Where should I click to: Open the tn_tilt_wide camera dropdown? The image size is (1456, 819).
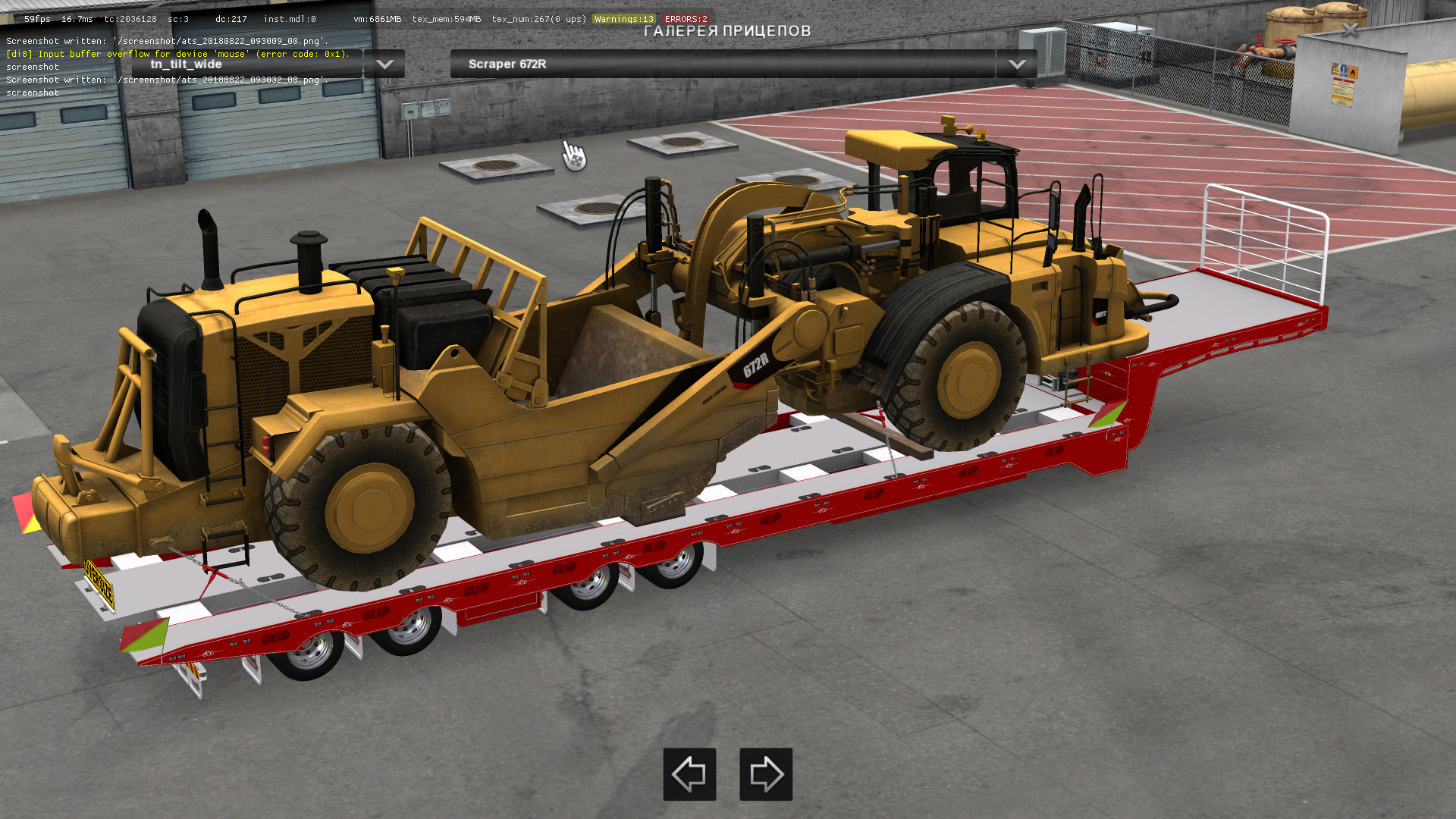(384, 64)
